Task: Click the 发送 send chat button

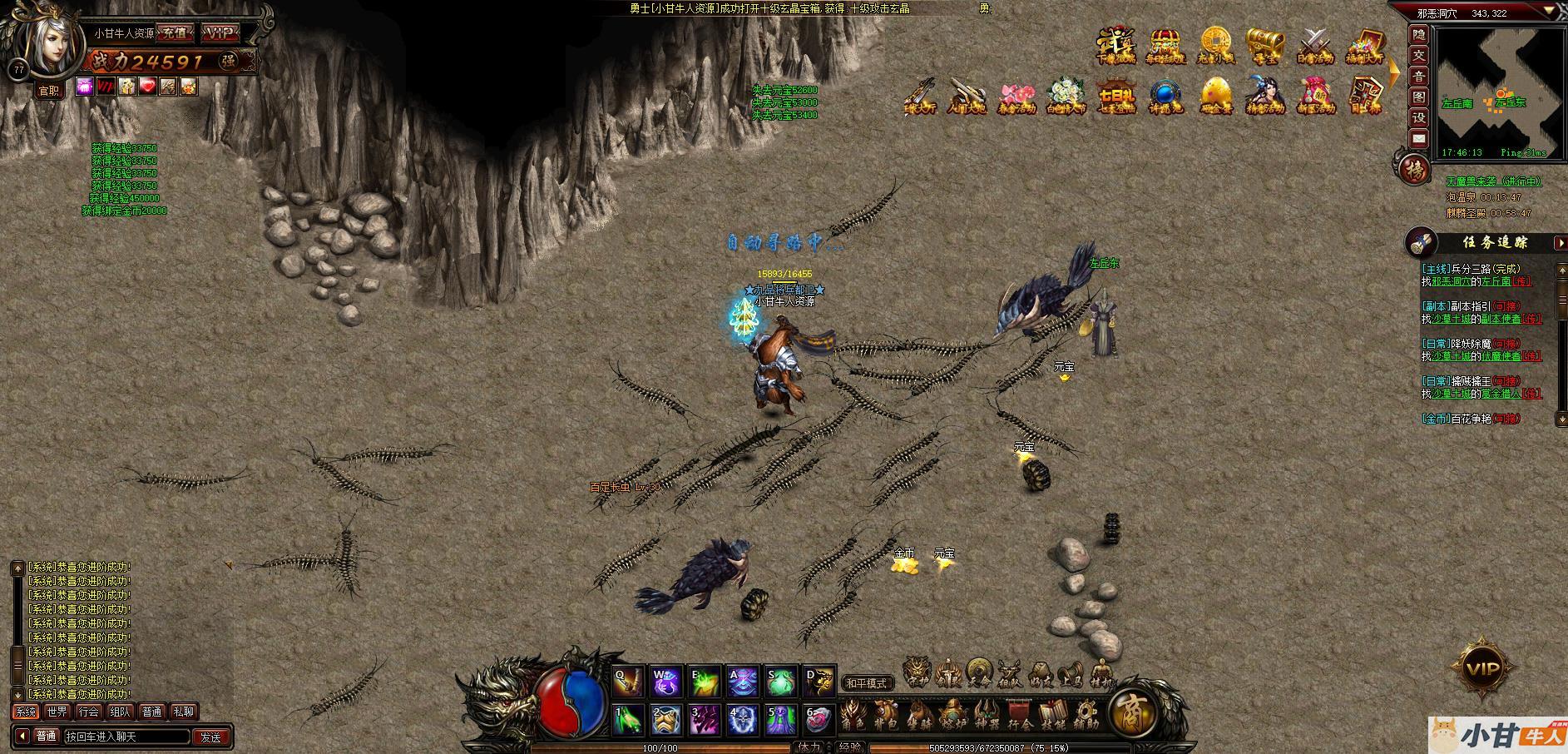Action: (211, 737)
